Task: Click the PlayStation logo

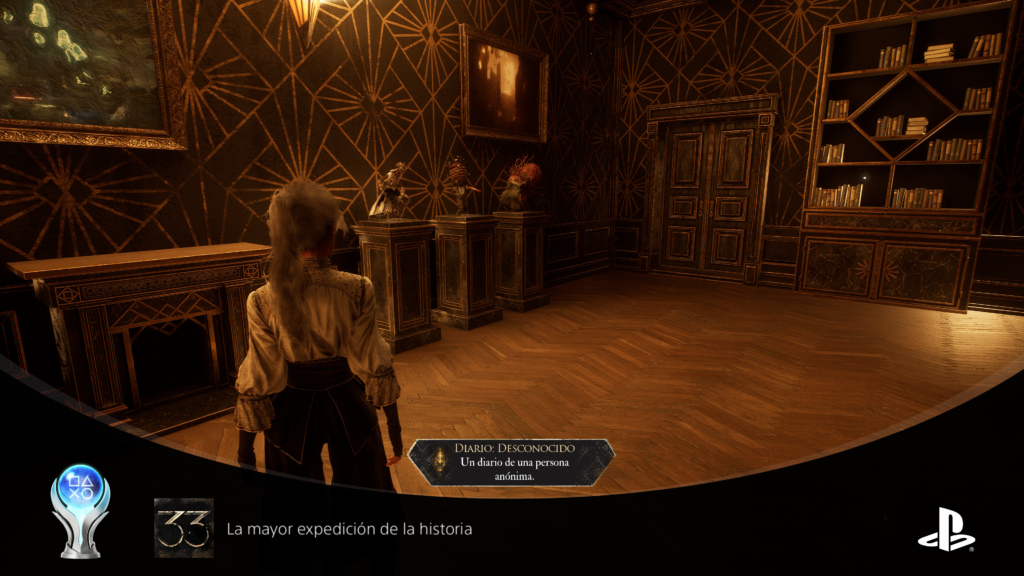Action: 946,530
